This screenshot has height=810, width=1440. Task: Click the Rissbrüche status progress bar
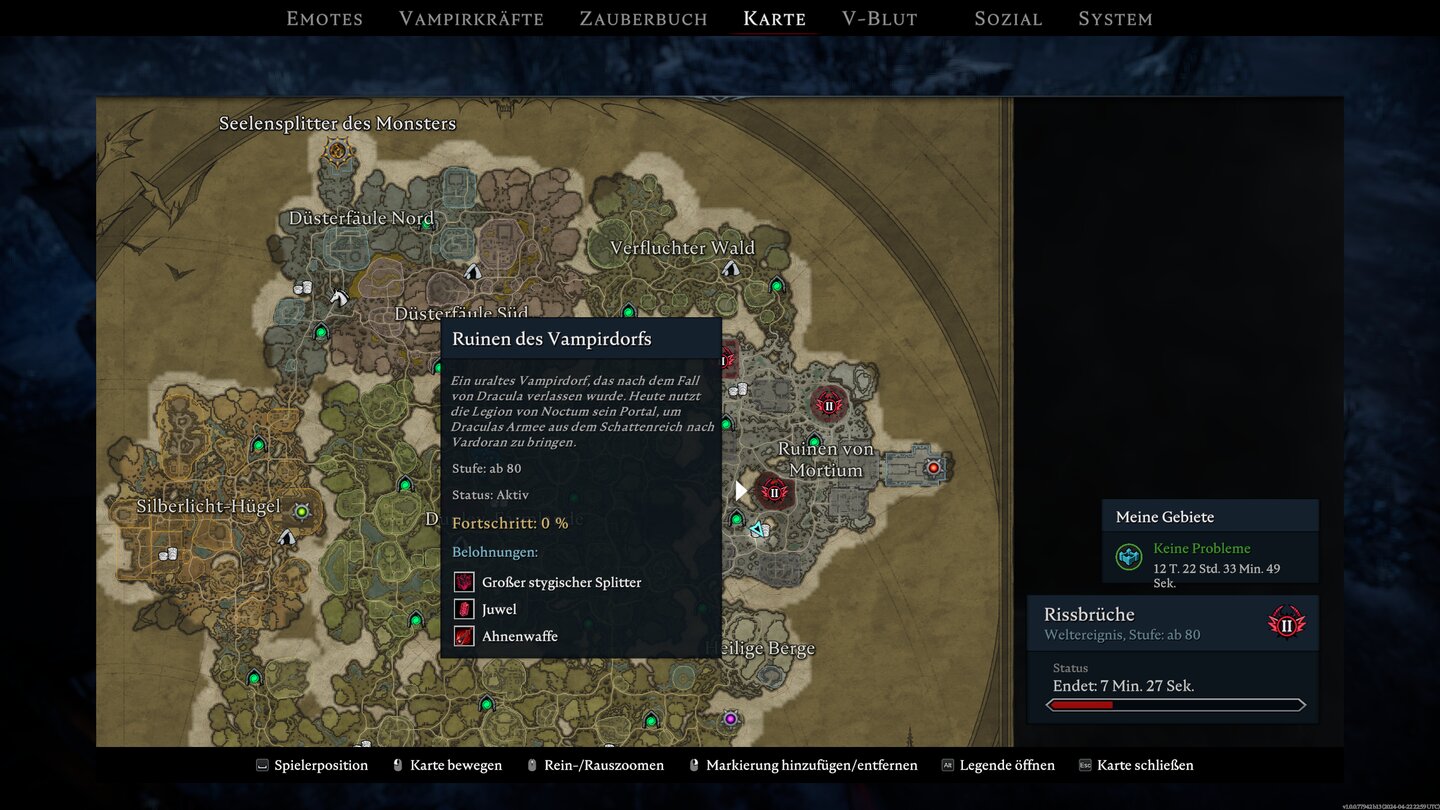[1178, 704]
